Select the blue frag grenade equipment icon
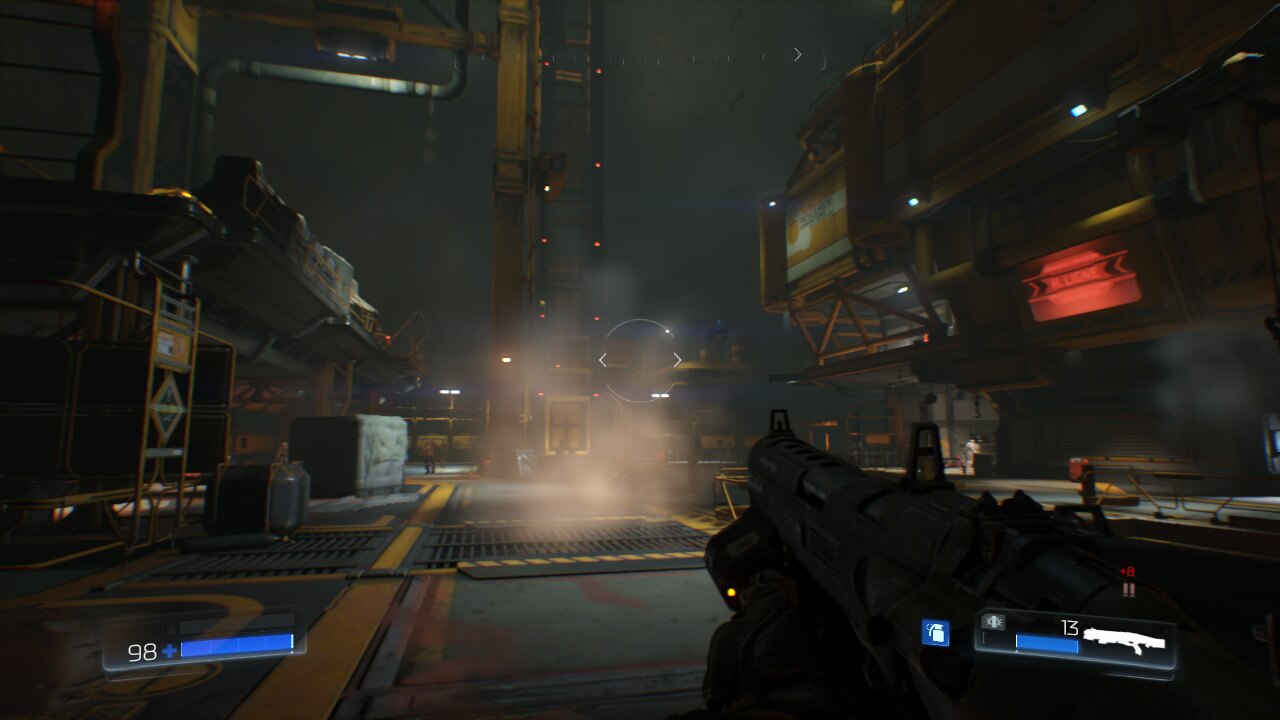 (935, 633)
